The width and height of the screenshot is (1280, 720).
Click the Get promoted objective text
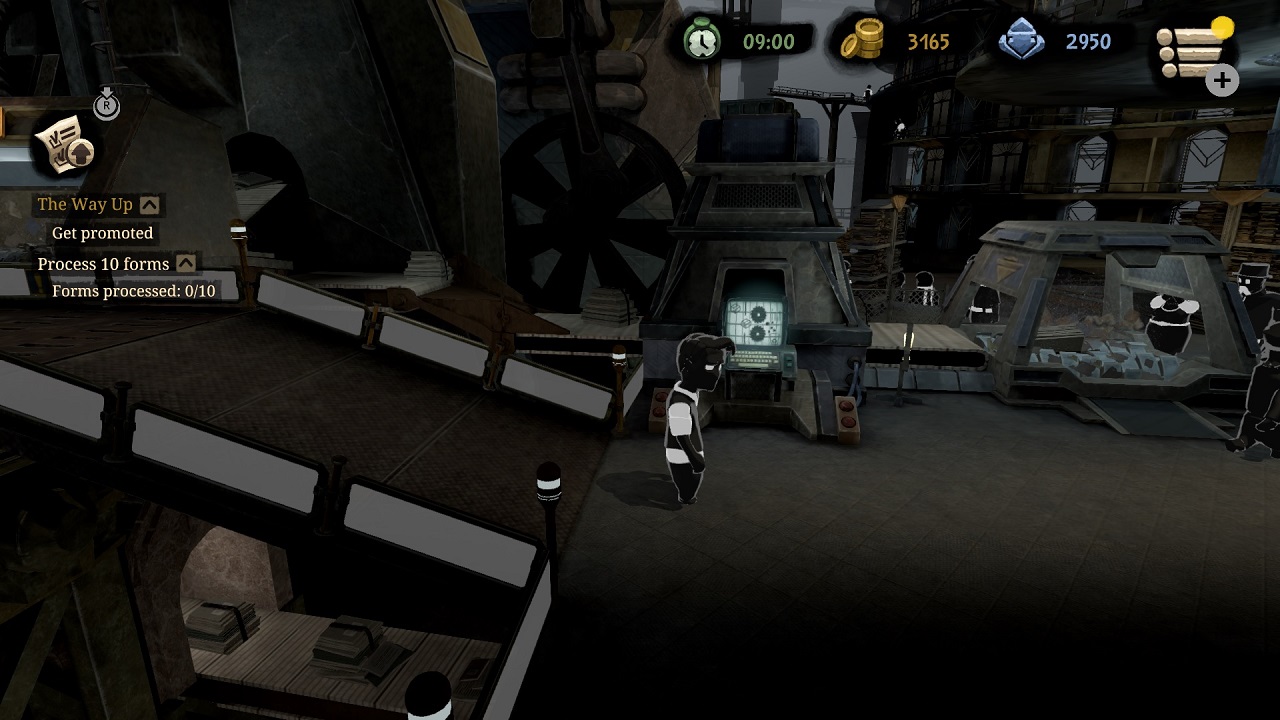(x=103, y=232)
